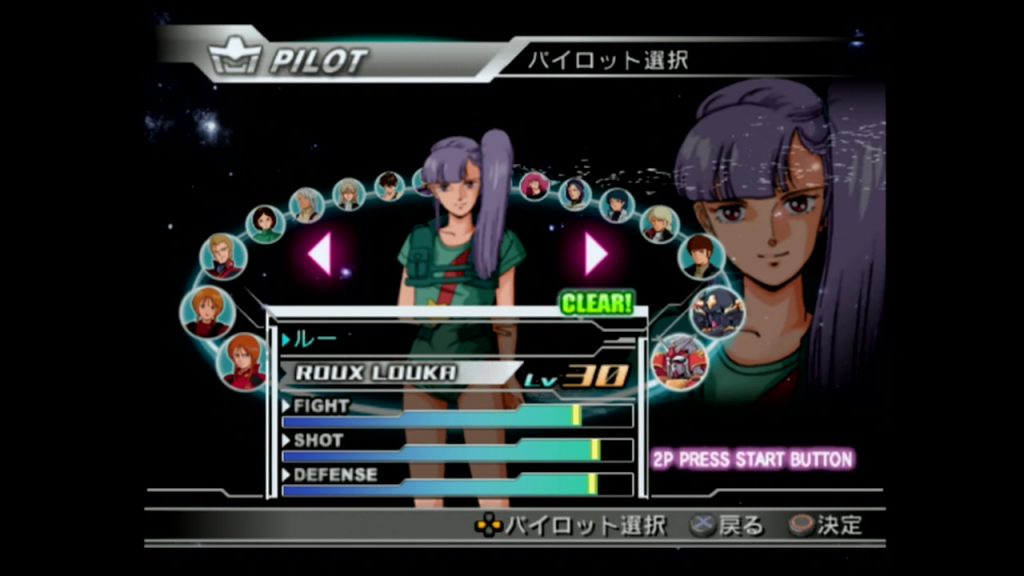1024x576 pixels.
Task: Advance to the next pilot with the right arrow
Action: click(596, 253)
